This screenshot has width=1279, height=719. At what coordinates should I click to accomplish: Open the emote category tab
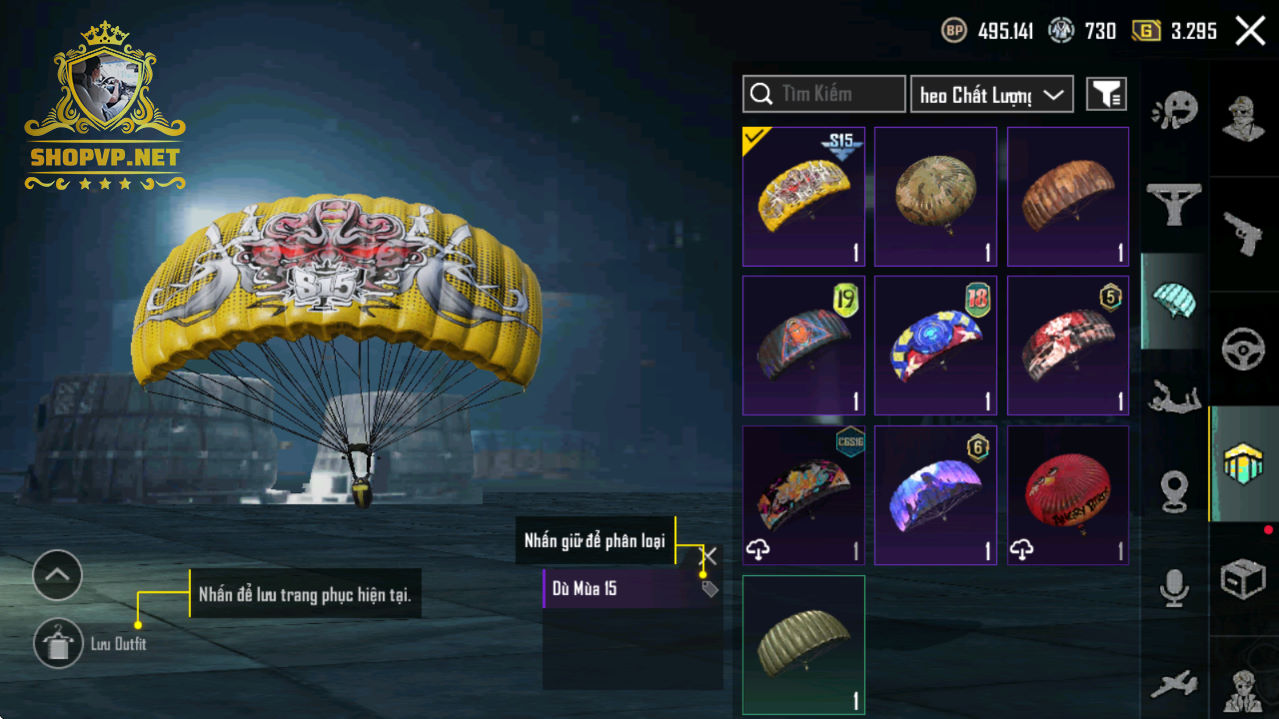coord(1174,110)
